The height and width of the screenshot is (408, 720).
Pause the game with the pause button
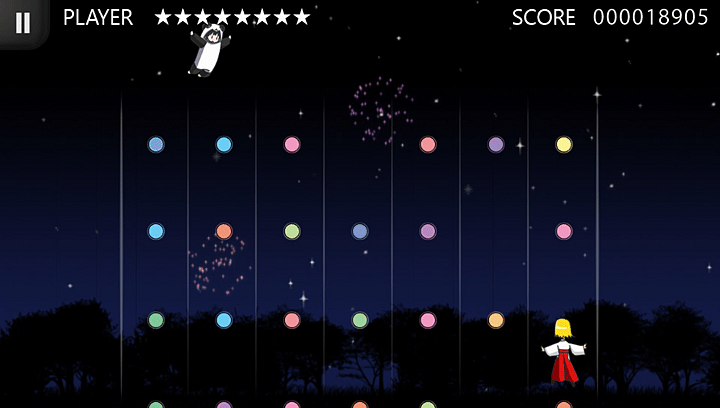[x=22, y=22]
